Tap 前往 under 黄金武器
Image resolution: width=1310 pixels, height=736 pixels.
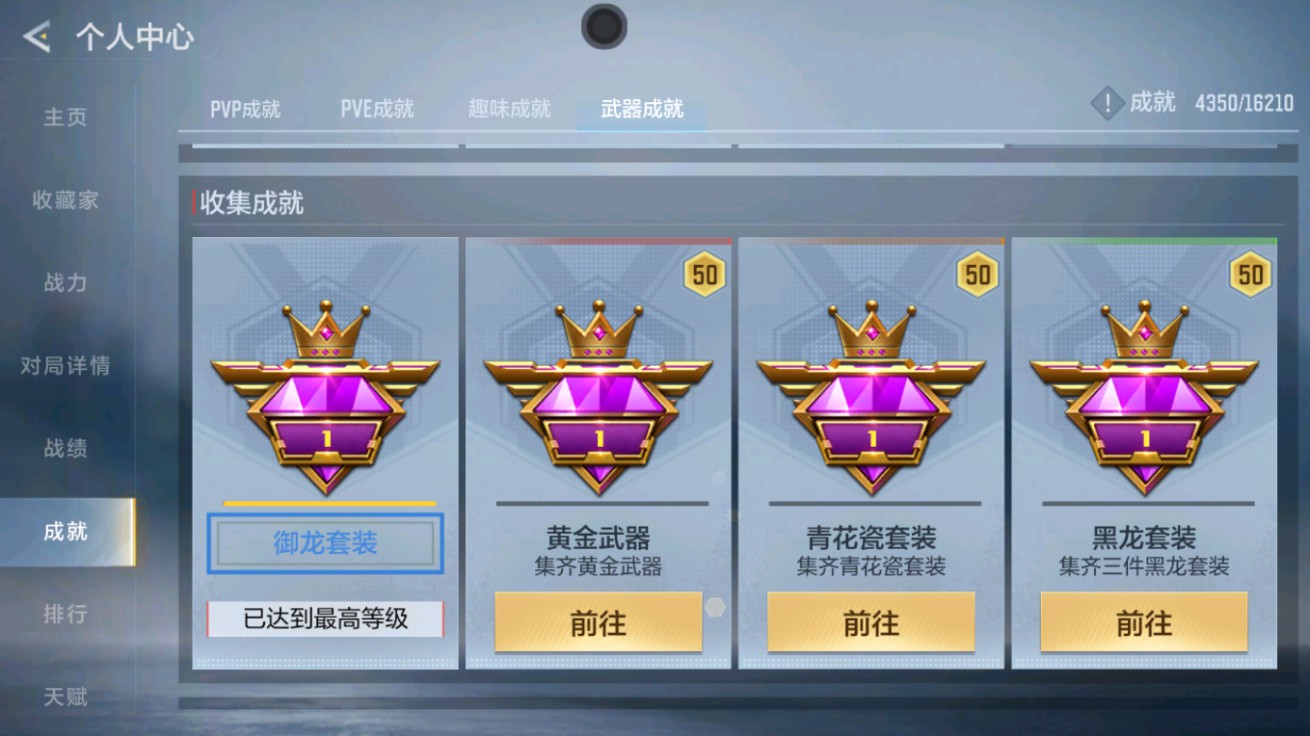600,623
